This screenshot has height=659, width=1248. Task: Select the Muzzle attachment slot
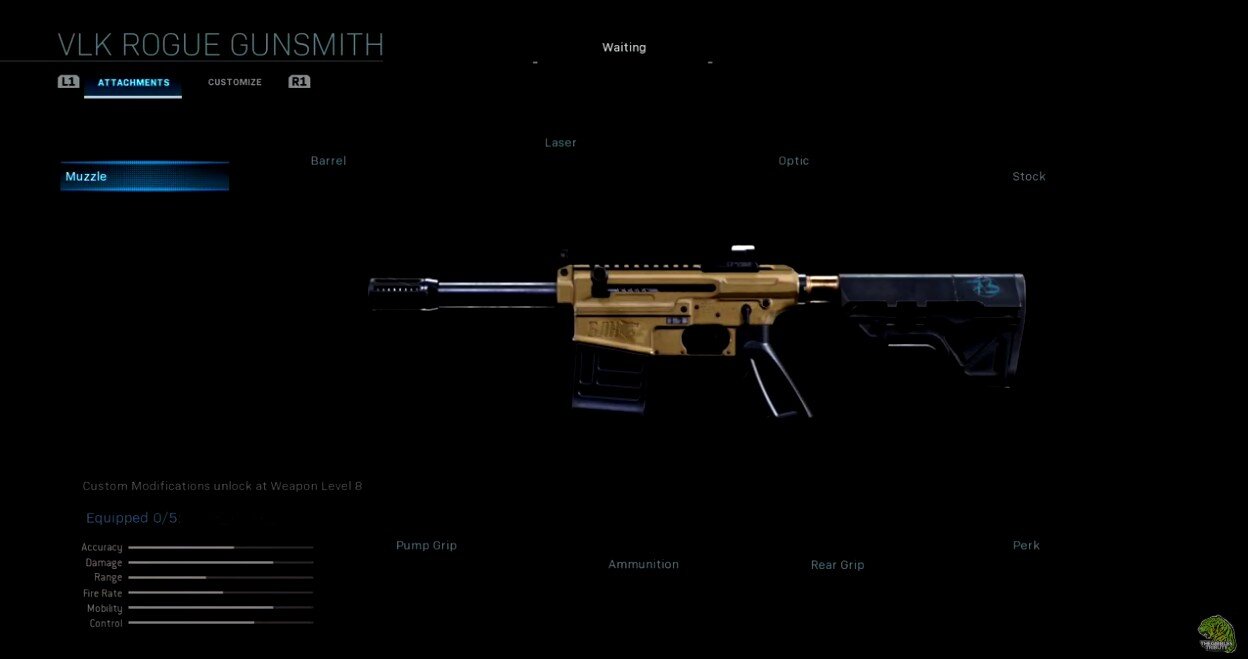[144, 177]
